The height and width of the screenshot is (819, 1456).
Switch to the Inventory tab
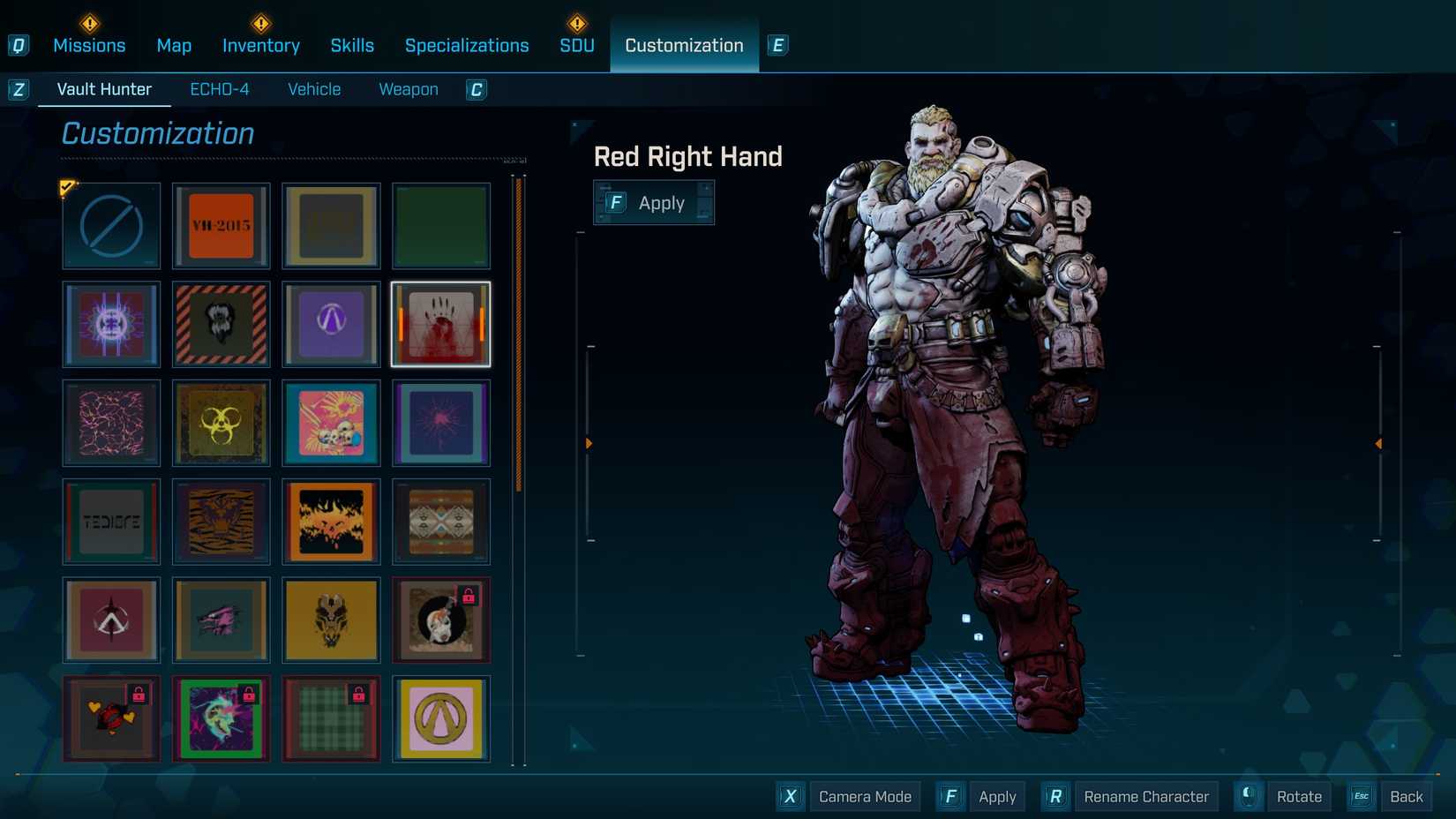click(260, 45)
